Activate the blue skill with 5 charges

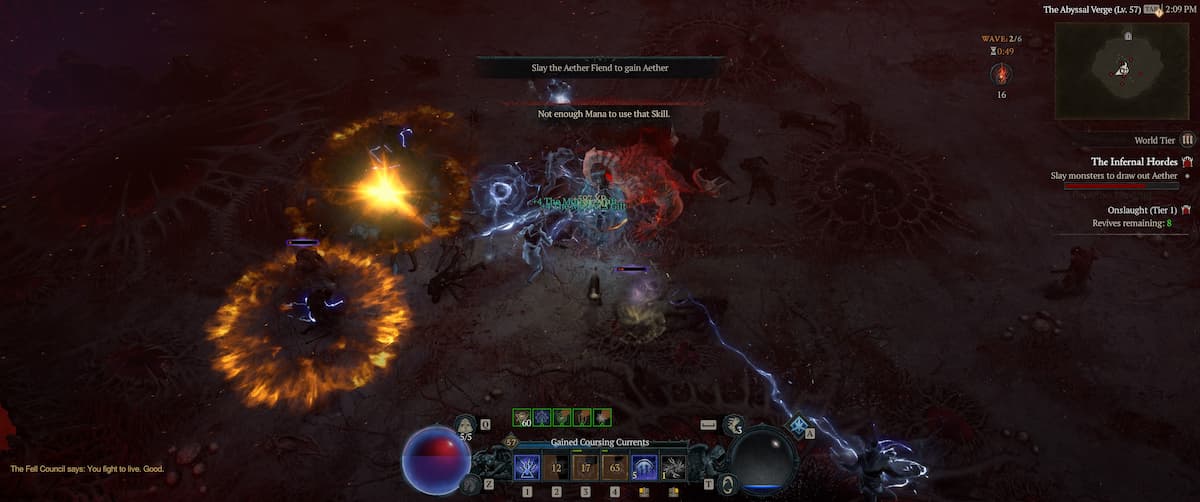pos(644,466)
